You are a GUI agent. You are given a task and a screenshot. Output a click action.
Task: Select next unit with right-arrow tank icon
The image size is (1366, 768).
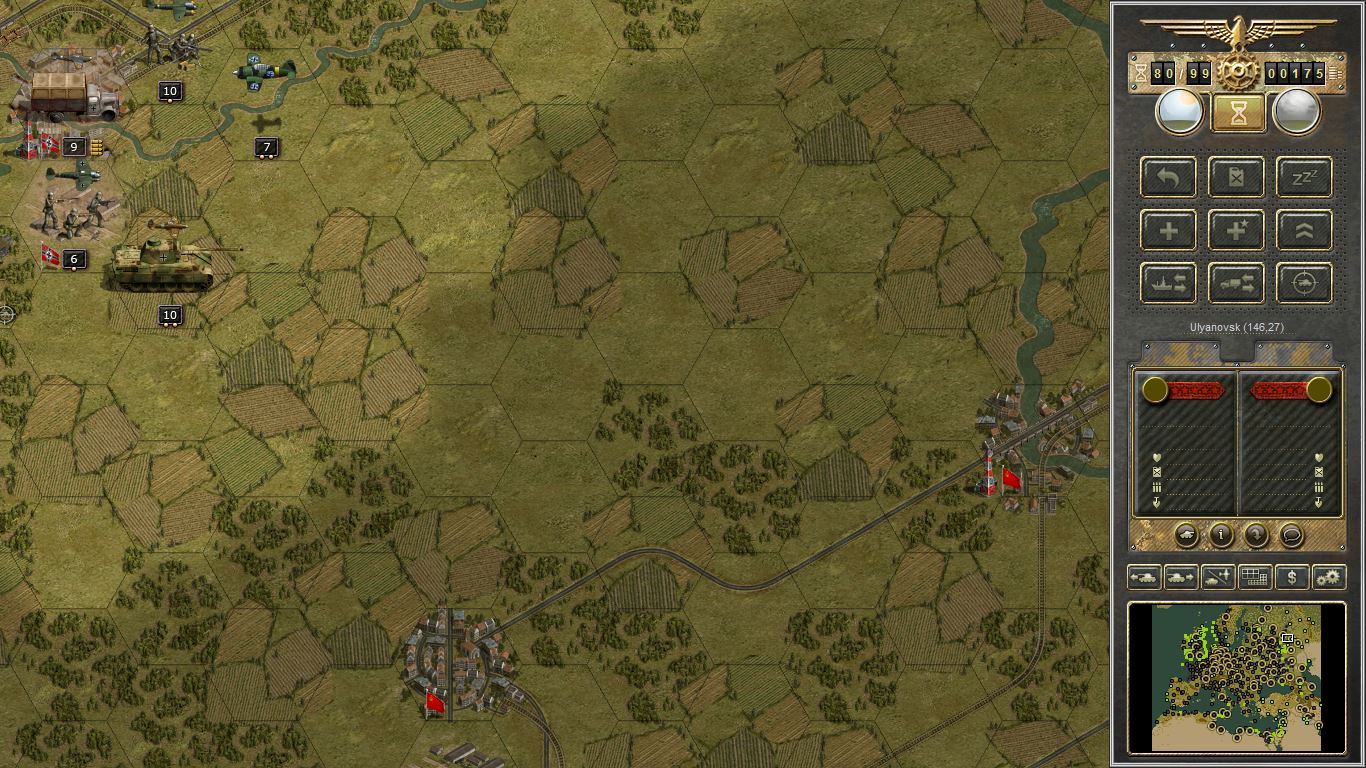point(1181,577)
